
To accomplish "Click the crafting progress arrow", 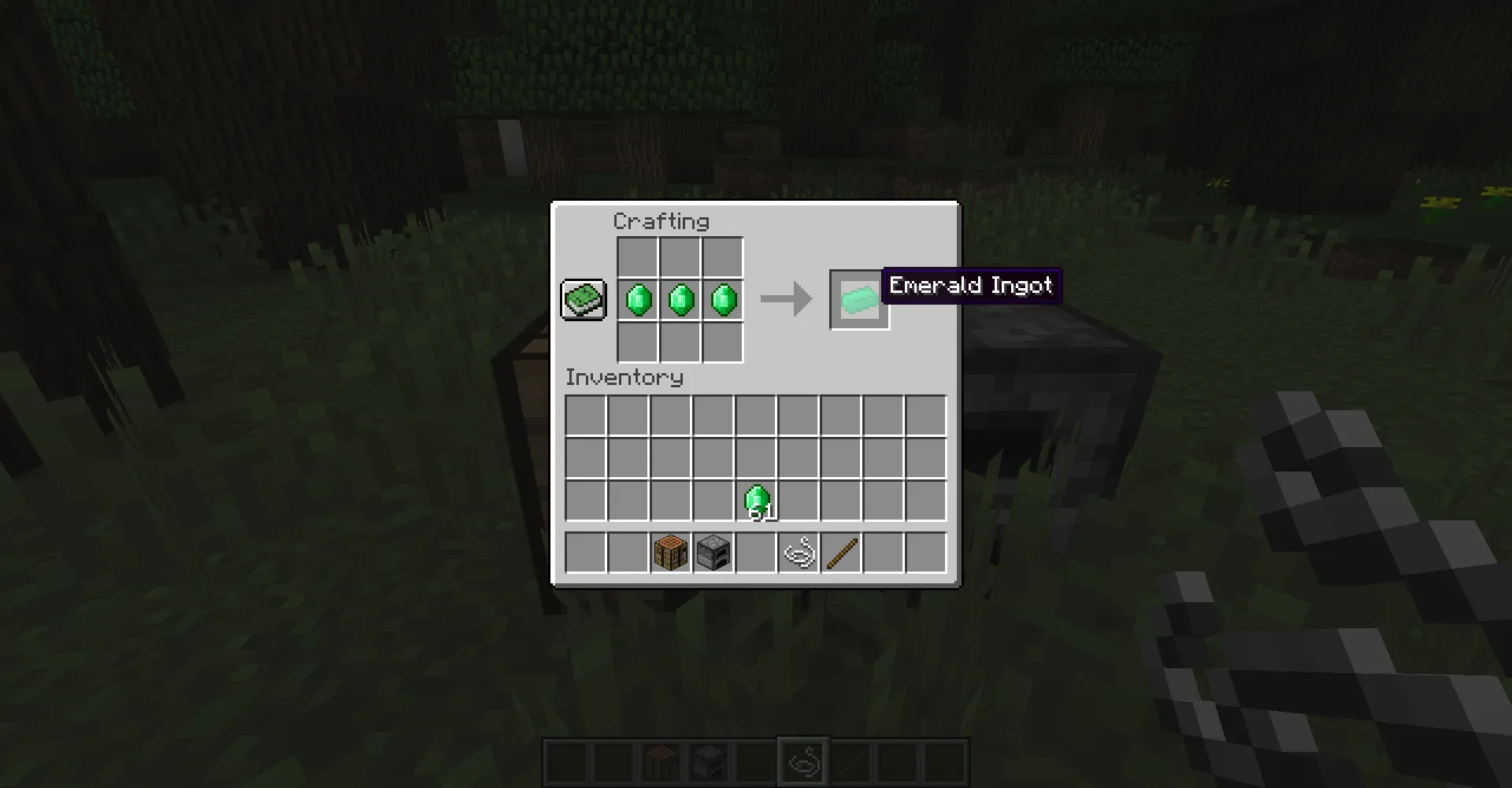I will click(x=786, y=299).
